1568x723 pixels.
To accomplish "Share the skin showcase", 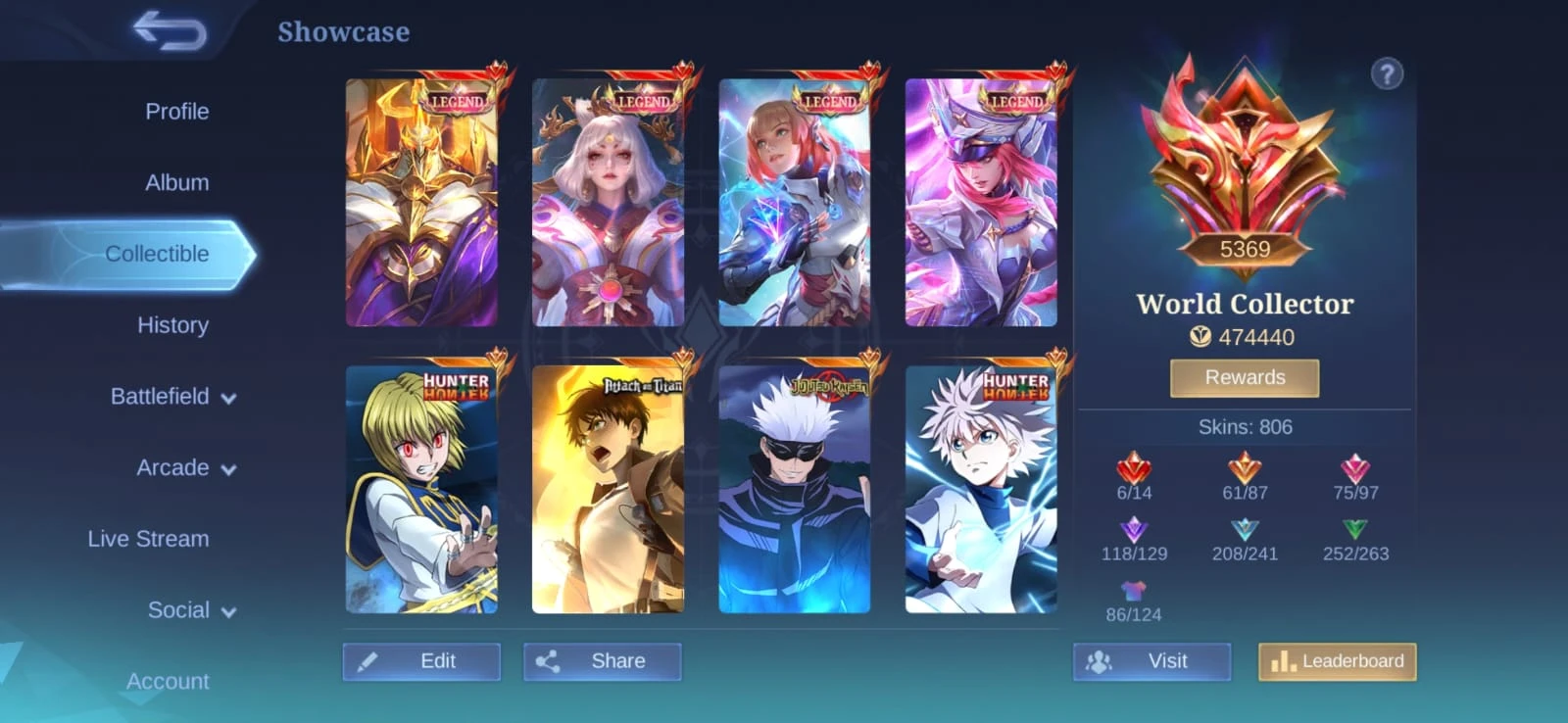I will [x=602, y=661].
